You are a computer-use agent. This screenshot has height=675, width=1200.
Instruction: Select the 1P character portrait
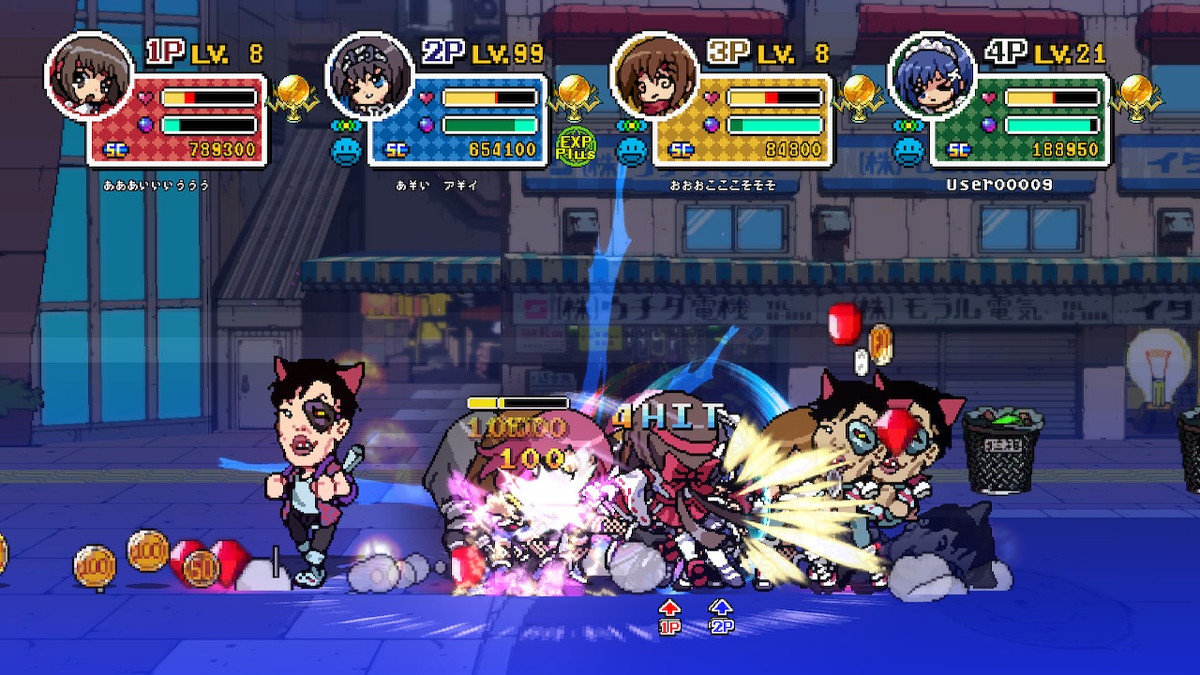[89, 76]
